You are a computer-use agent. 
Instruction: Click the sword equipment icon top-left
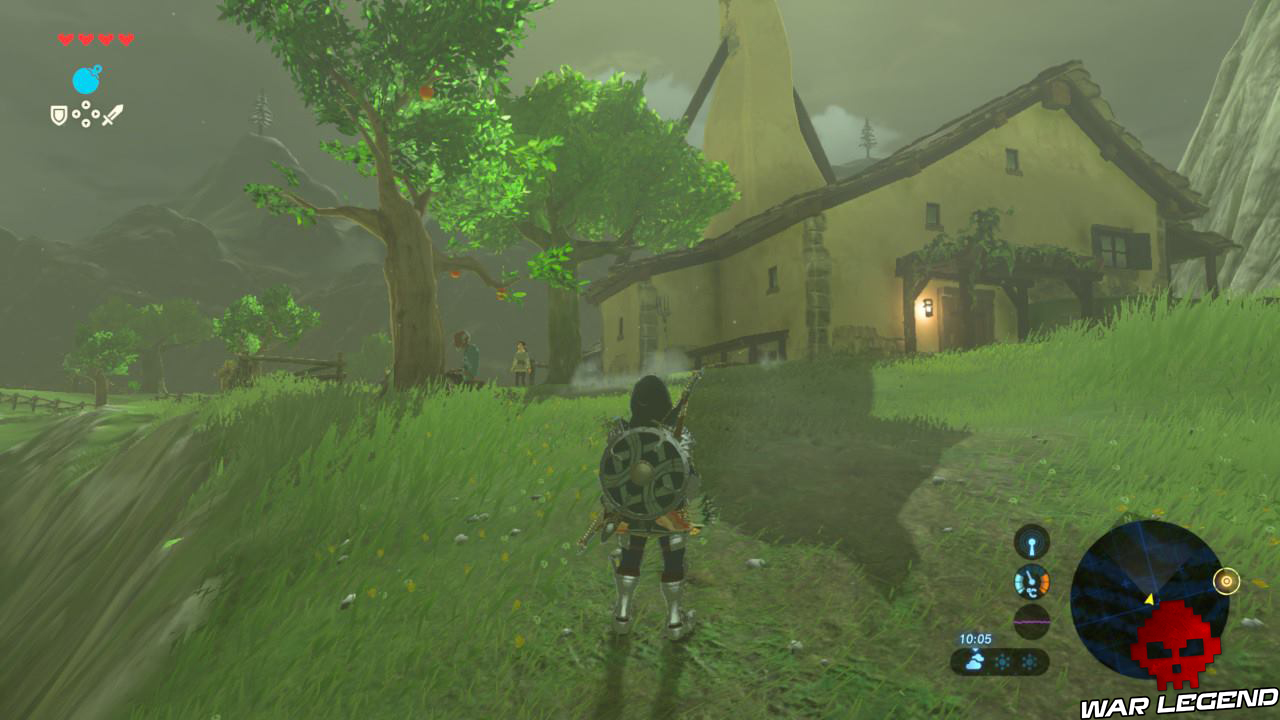(112, 113)
